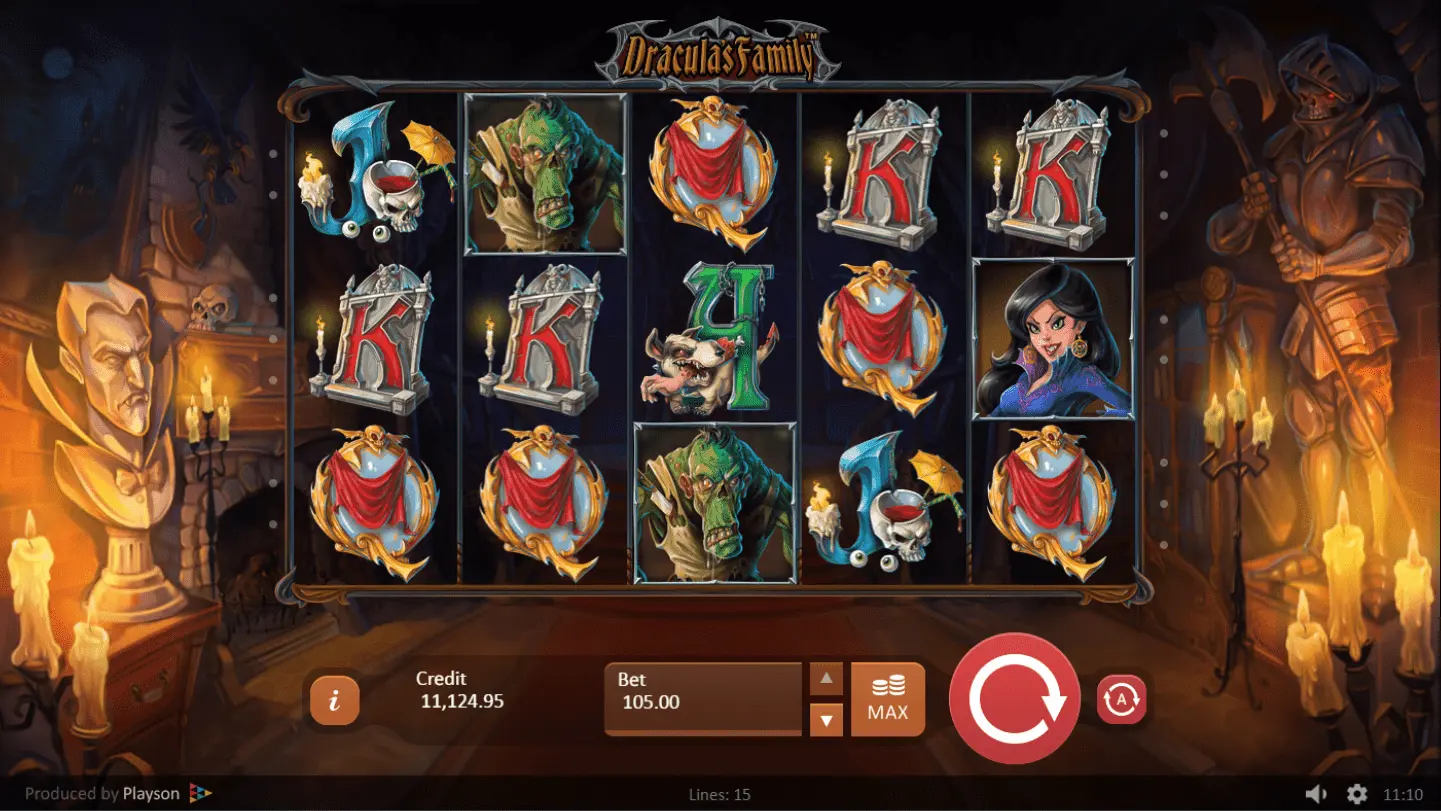Increase the bet with the up arrow

tap(826, 679)
